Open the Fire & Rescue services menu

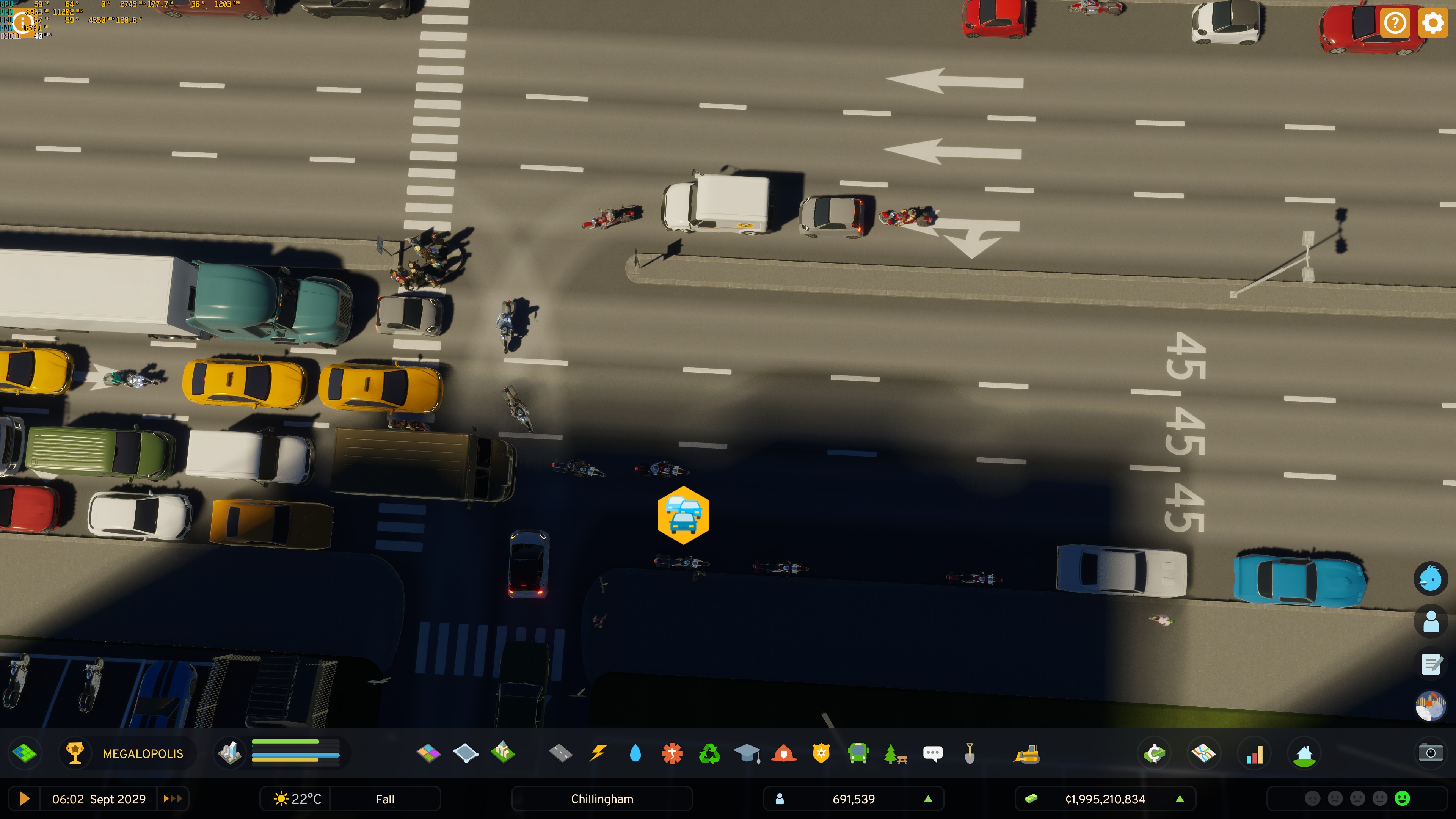(x=783, y=753)
